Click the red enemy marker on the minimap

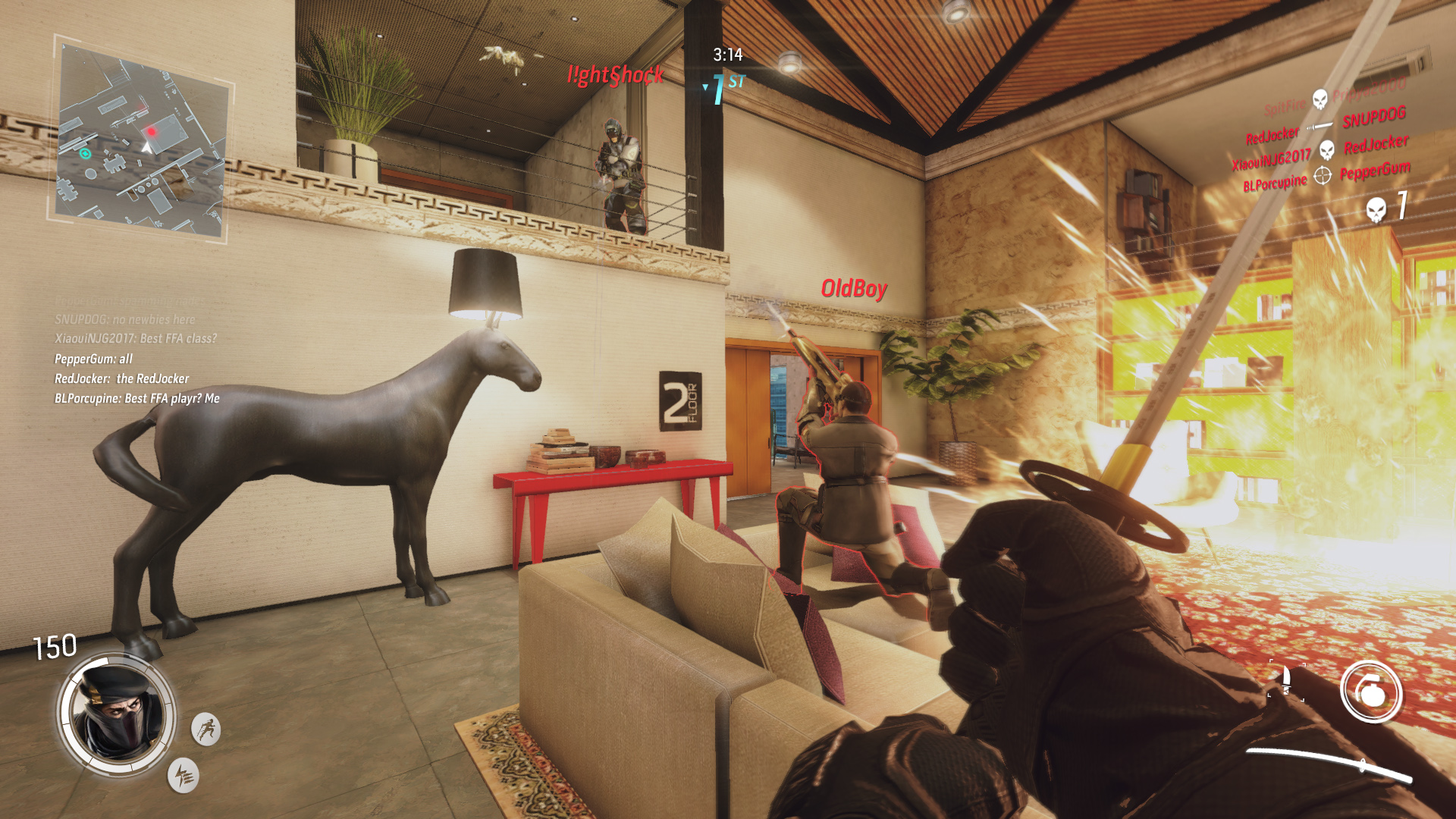point(152,130)
